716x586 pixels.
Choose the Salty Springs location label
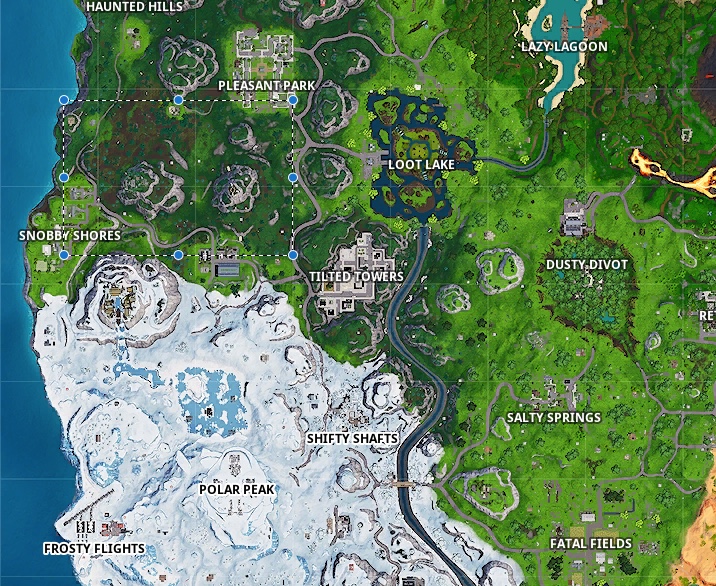click(x=553, y=417)
